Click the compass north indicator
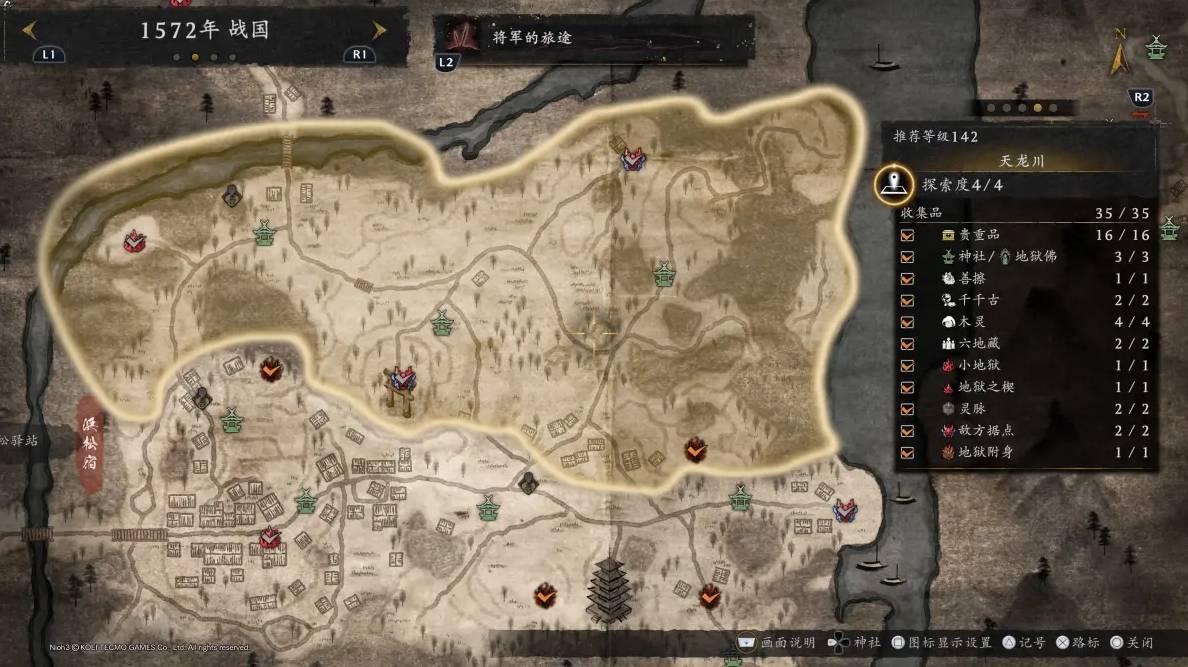Image resolution: width=1188 pixels, height=667 pixels. (1119, 55)
